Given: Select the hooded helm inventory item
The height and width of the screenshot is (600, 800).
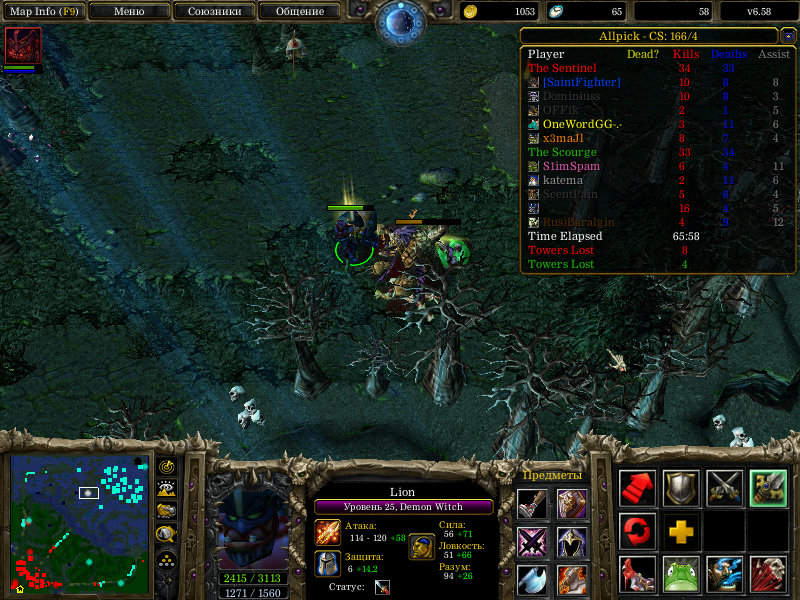Looking at the screenshot, I should coord(572,542).
